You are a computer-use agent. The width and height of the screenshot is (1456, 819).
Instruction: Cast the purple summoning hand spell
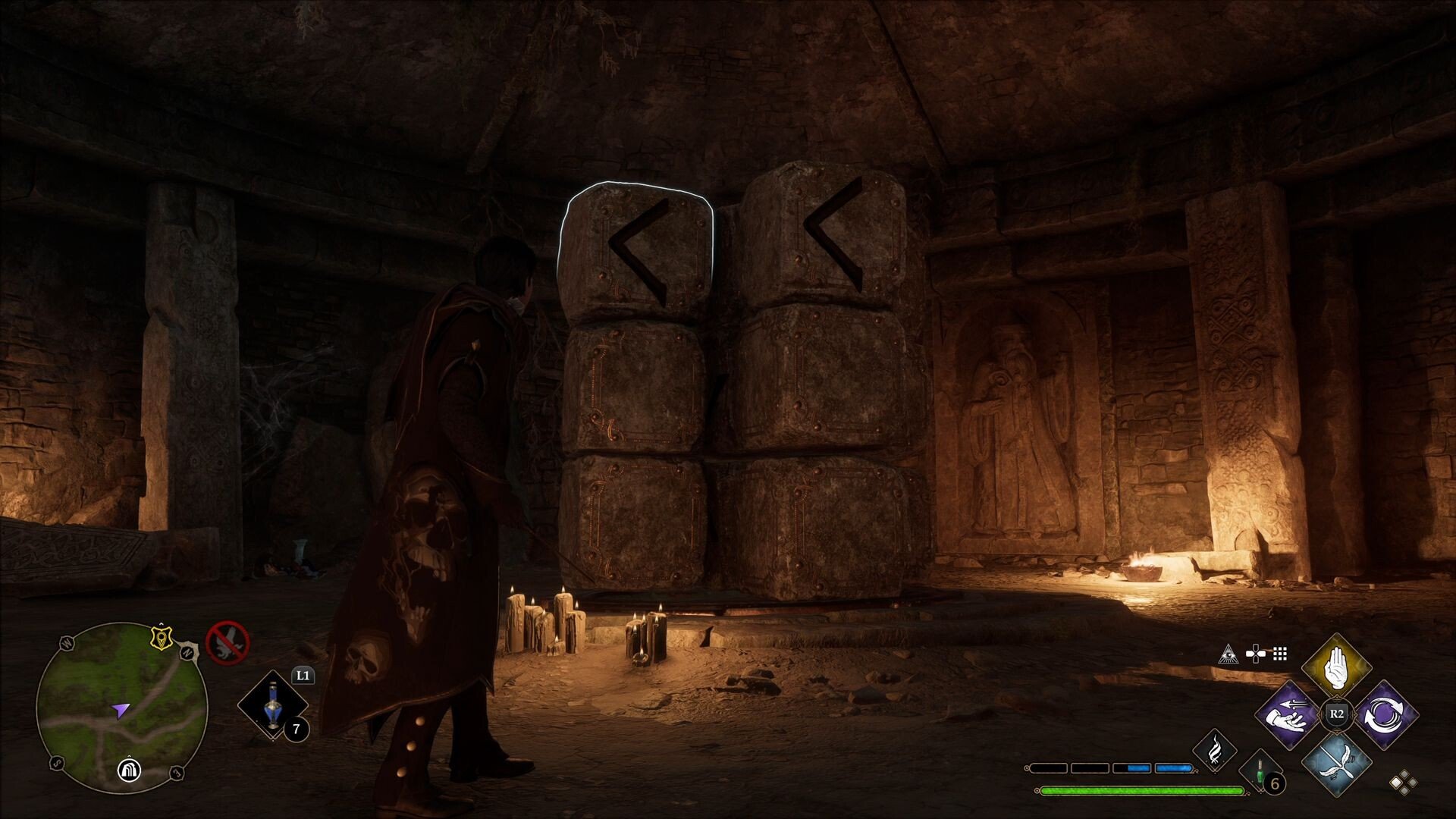(x=1289, y=715)
